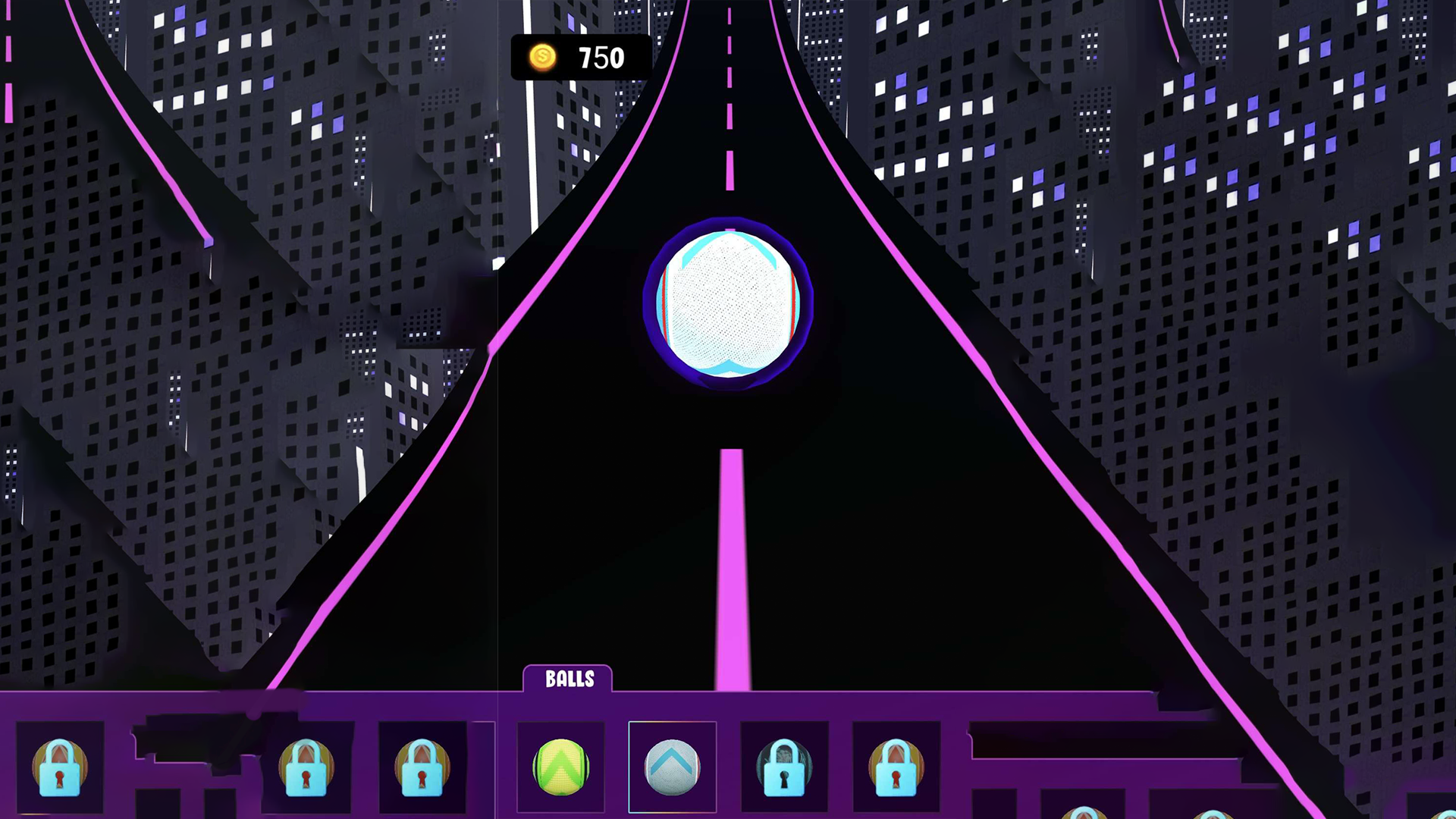Click the first locked ball slot

tap(61, 768)
